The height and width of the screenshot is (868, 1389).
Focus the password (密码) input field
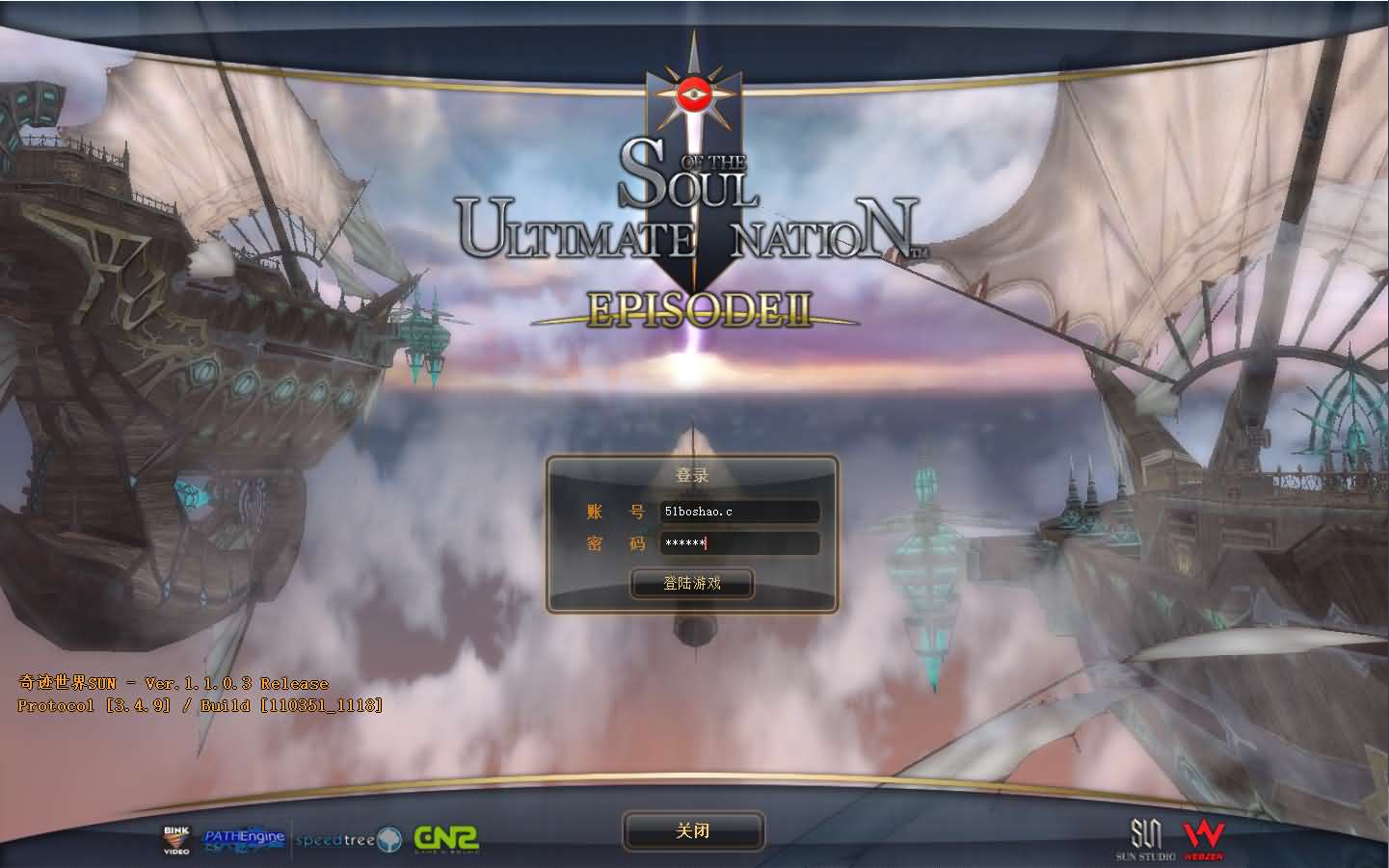point(739,543)
